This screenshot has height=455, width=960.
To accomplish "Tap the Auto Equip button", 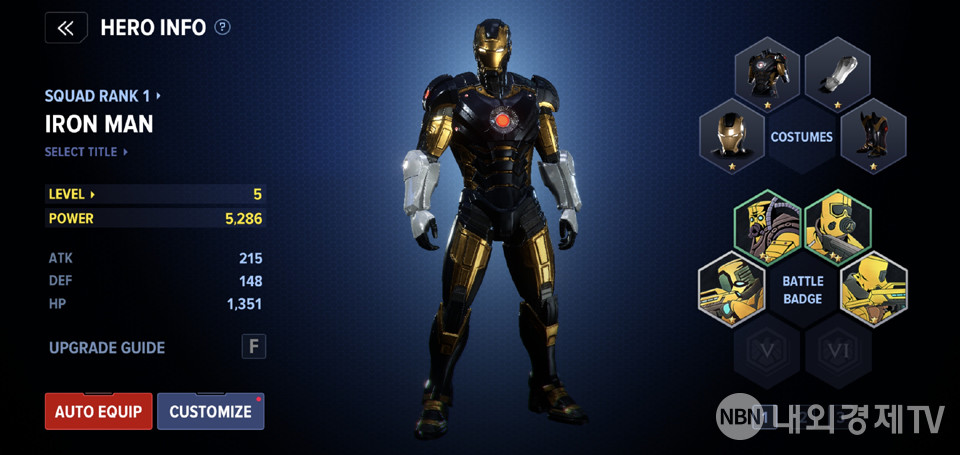I will pos(98,411).
